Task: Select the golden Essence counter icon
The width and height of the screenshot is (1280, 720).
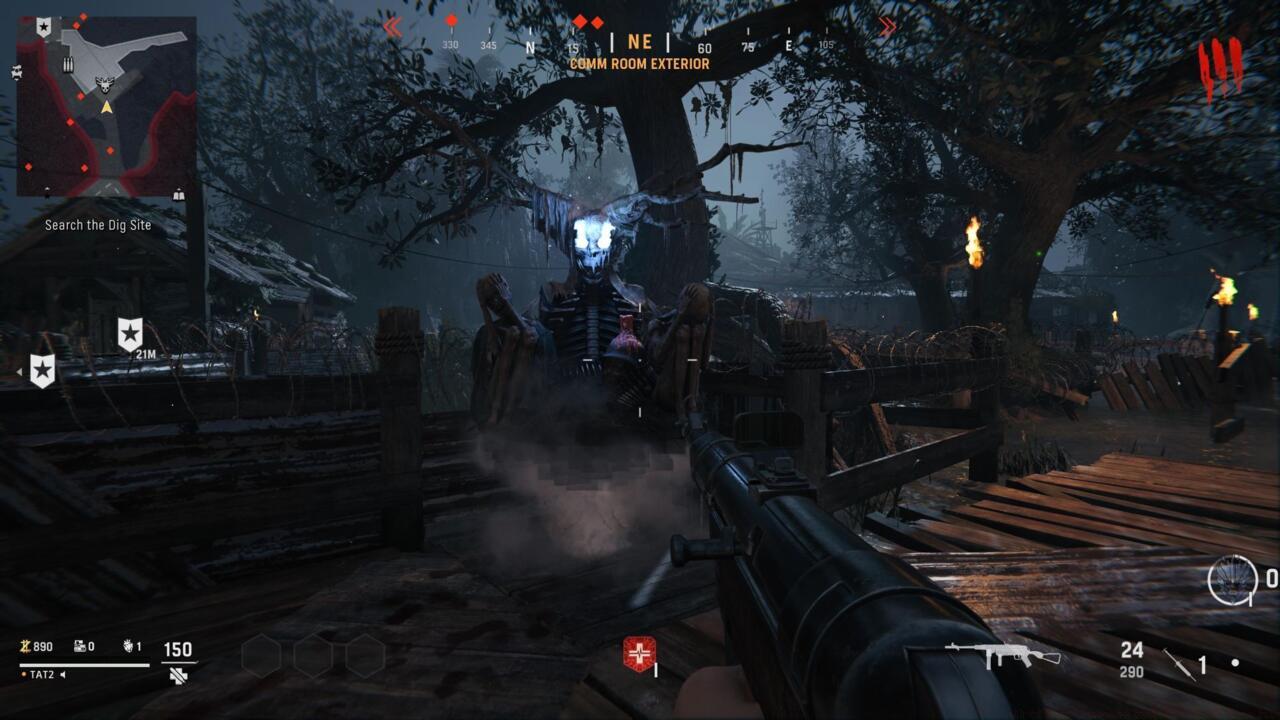Action: click(25, 646)
